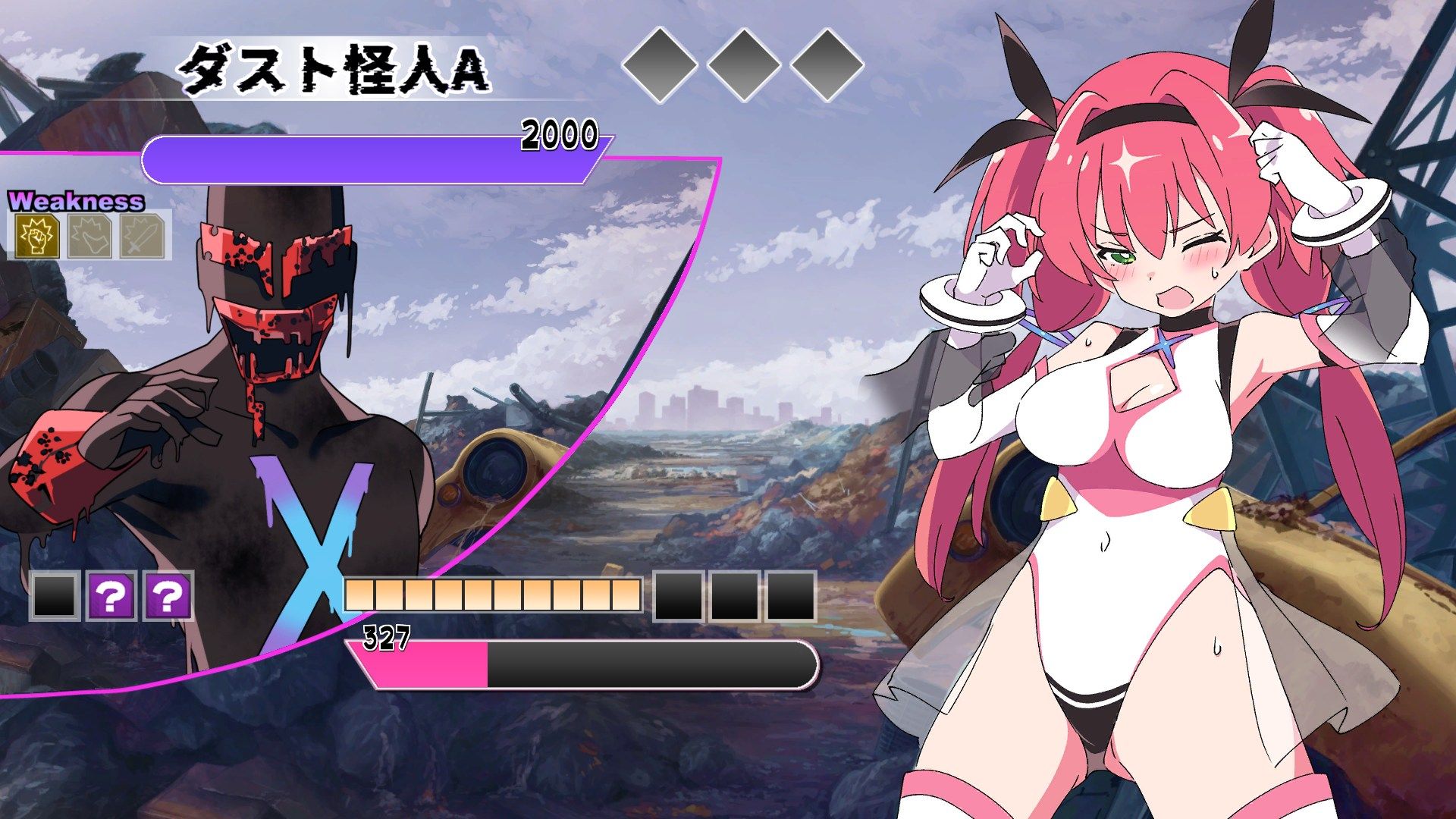Image resolution: width=1456 pixels, height=819 pixels.
Task: Select the black slot beside the question marks
Action: (x=55, y=596)
